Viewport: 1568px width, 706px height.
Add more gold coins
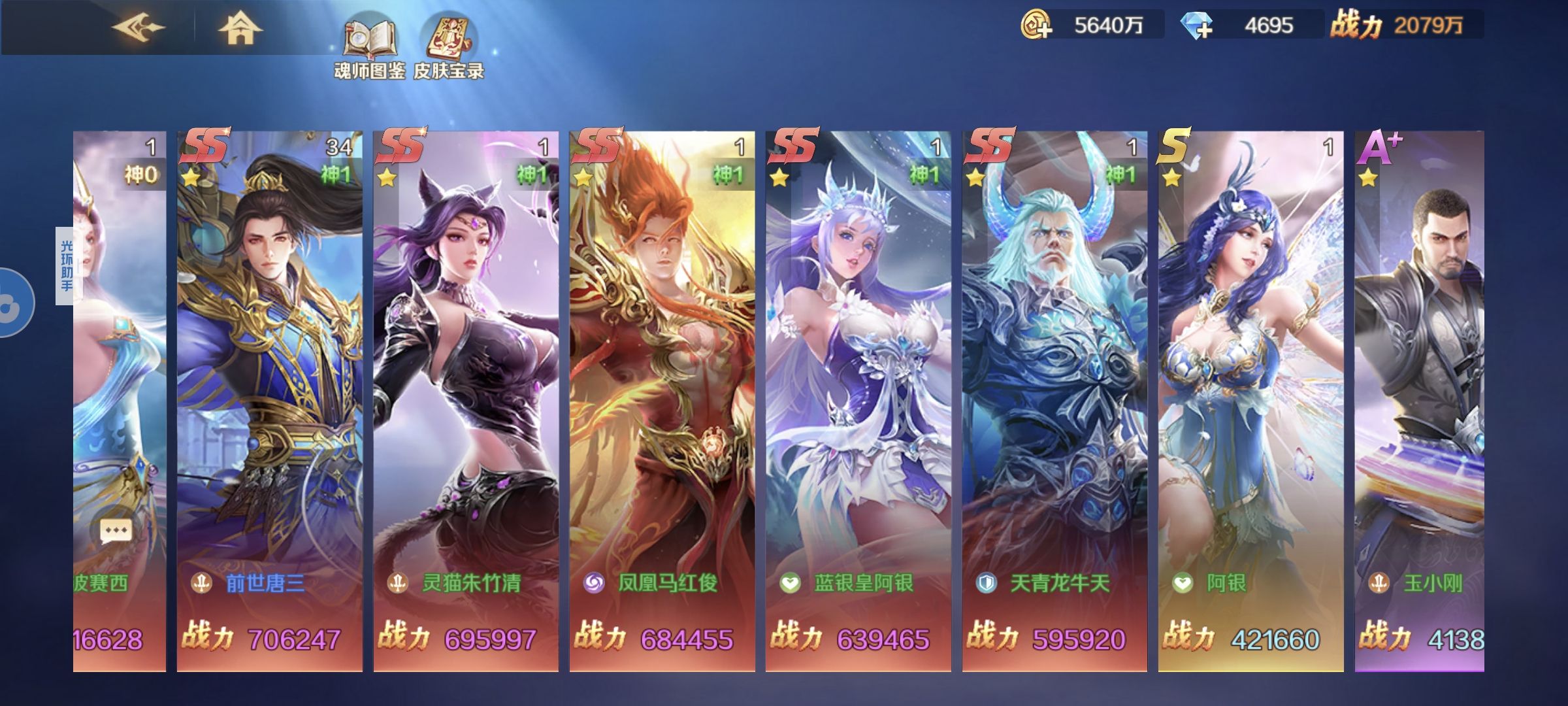[1037, 25]
